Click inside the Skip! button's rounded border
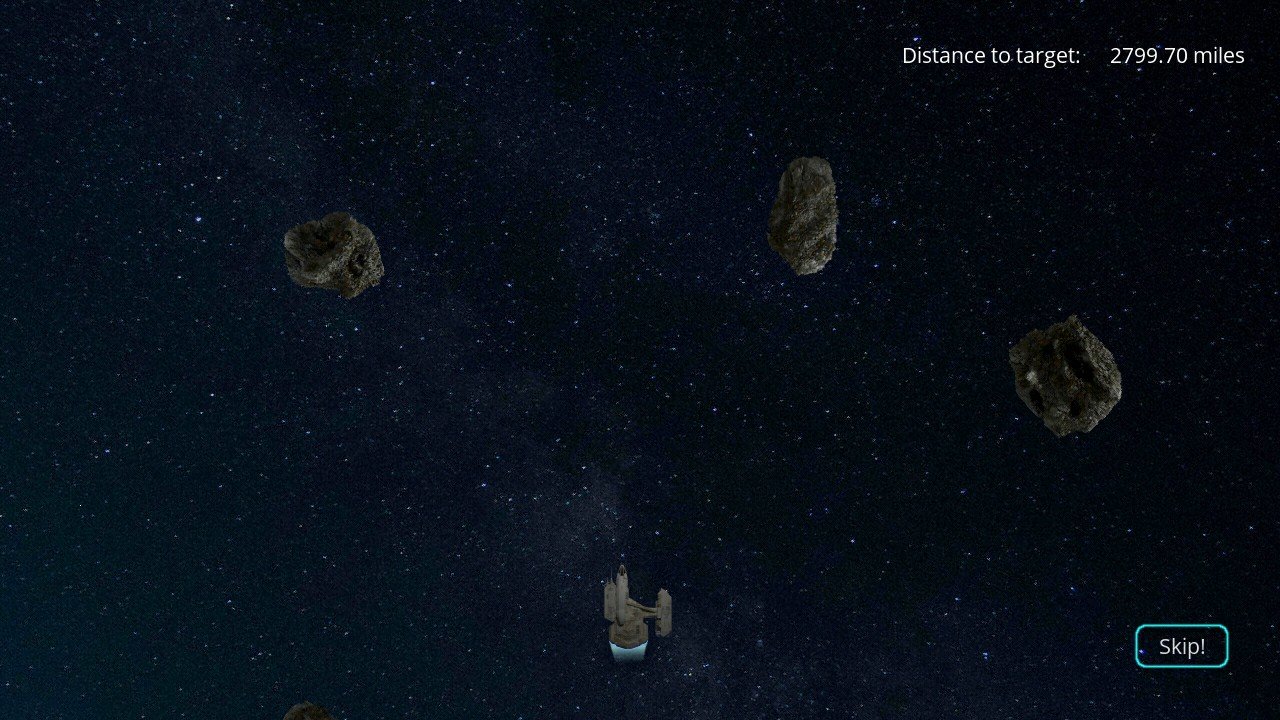The height and width of the screenshot is (720, 1280). (x=1182, y=646)
